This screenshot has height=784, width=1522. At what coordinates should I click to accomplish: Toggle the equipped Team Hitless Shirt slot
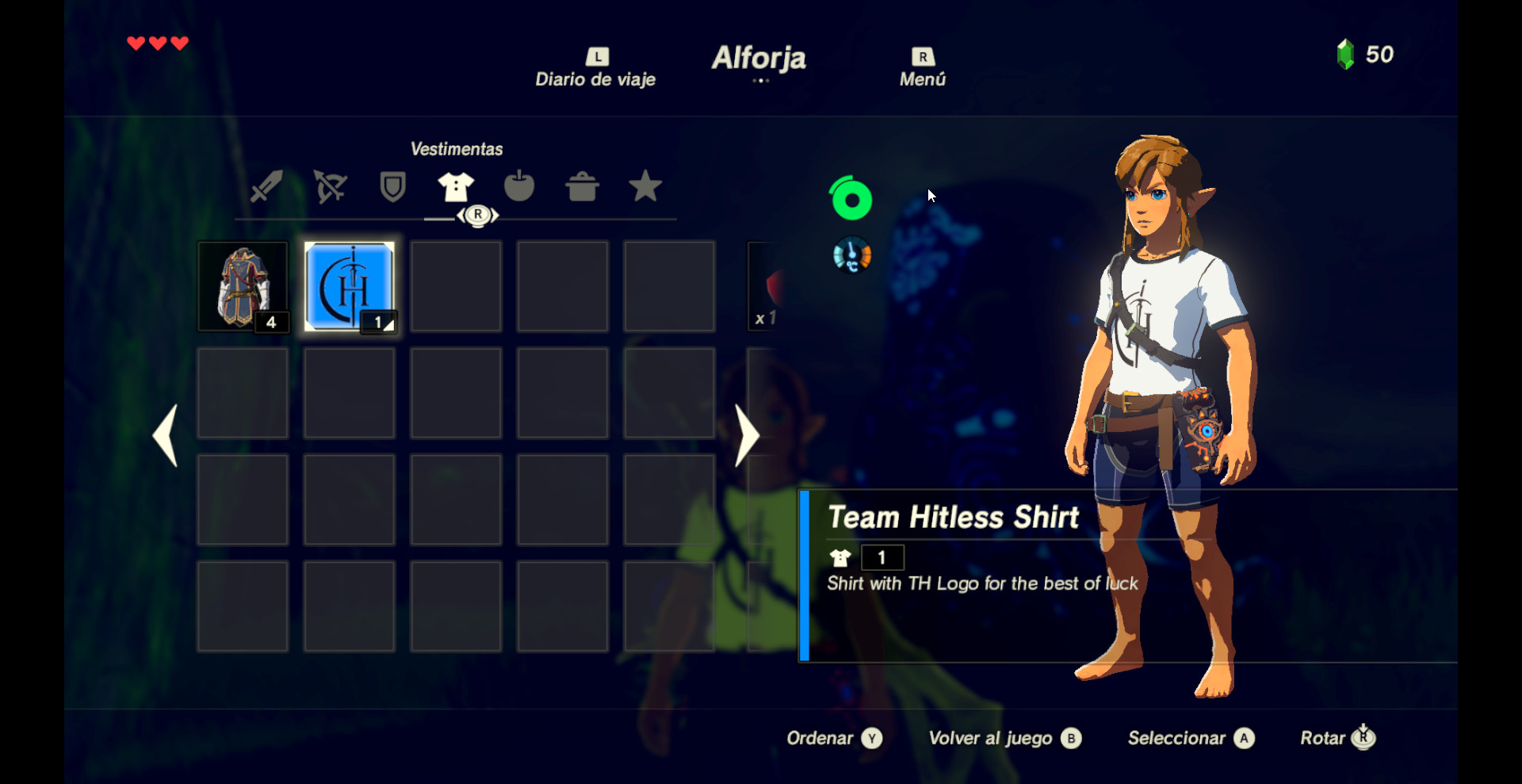(x=350, y=286)
